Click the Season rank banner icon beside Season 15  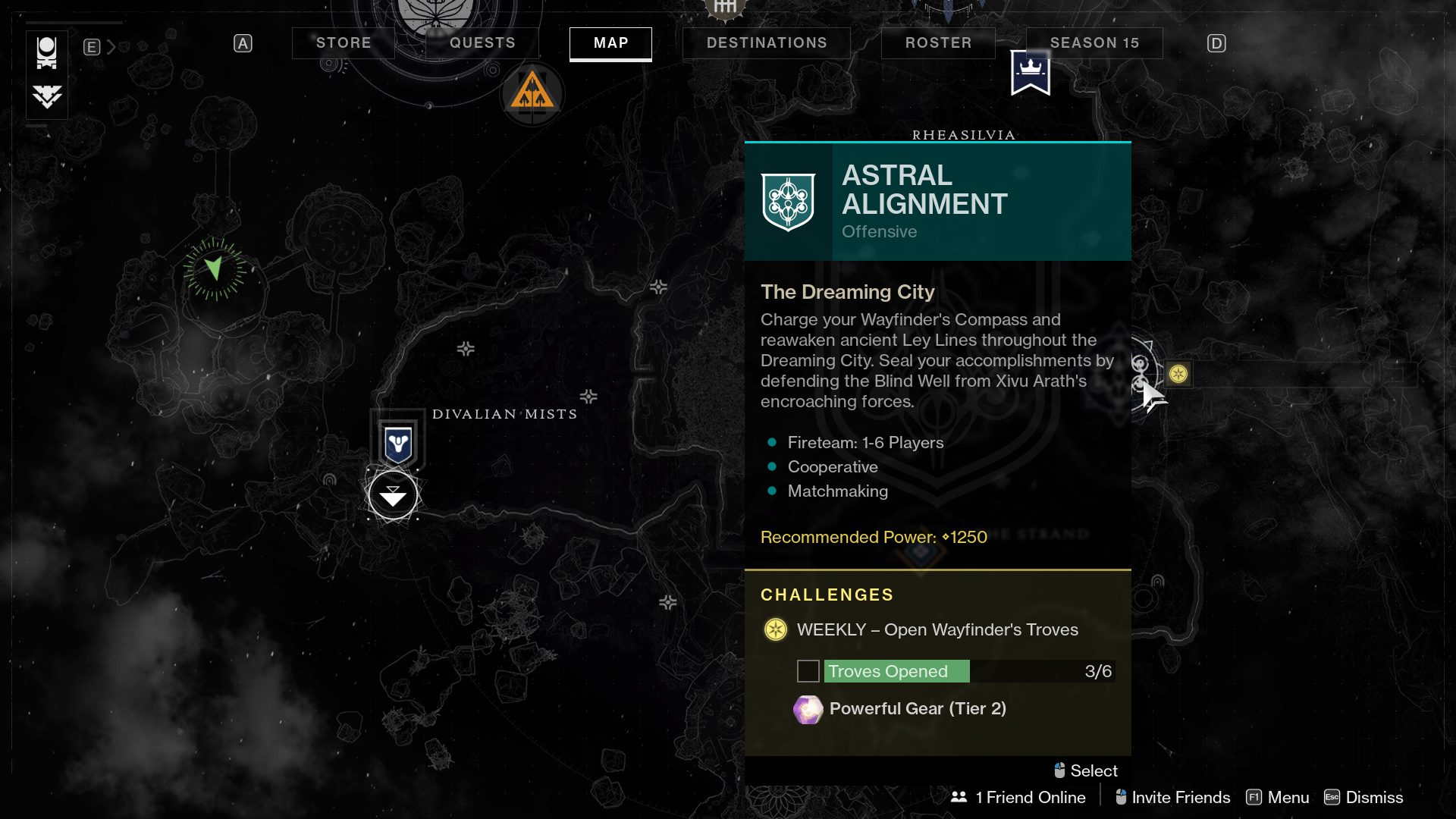(1030, 72)
